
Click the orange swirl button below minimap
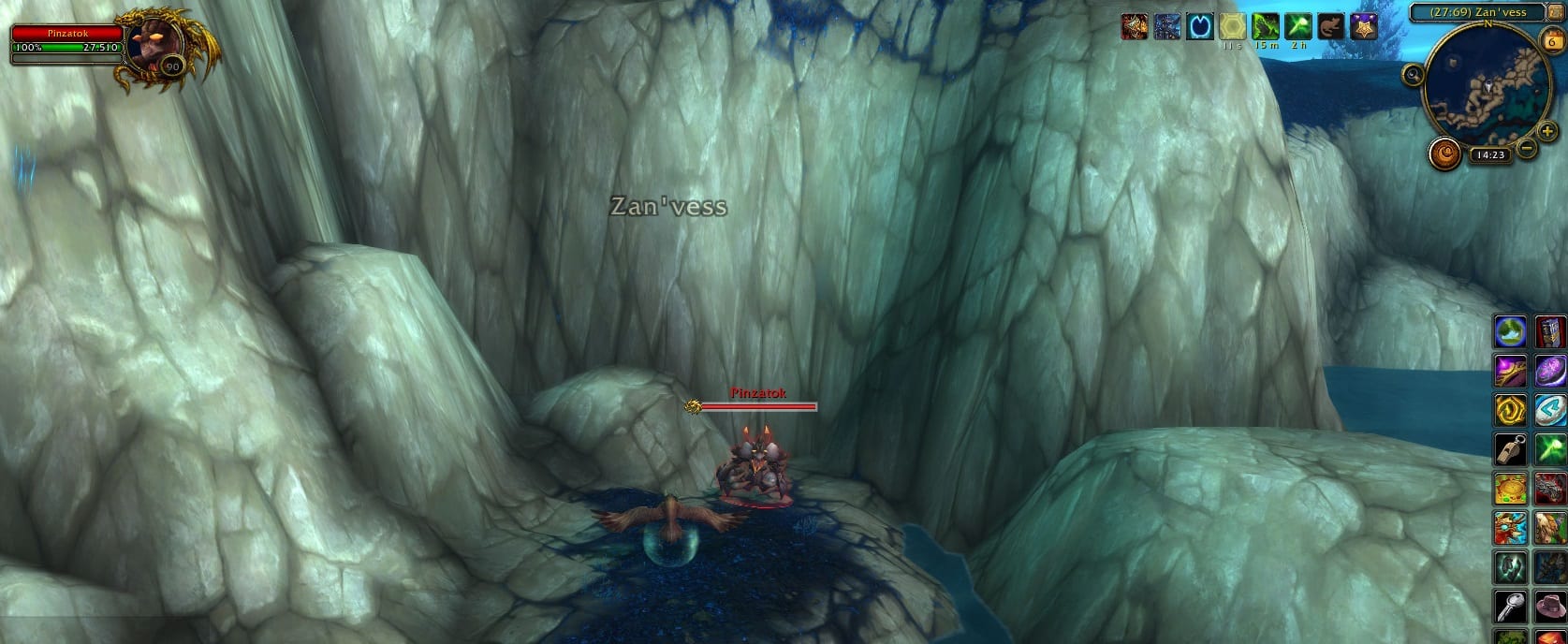(1445, 154)
